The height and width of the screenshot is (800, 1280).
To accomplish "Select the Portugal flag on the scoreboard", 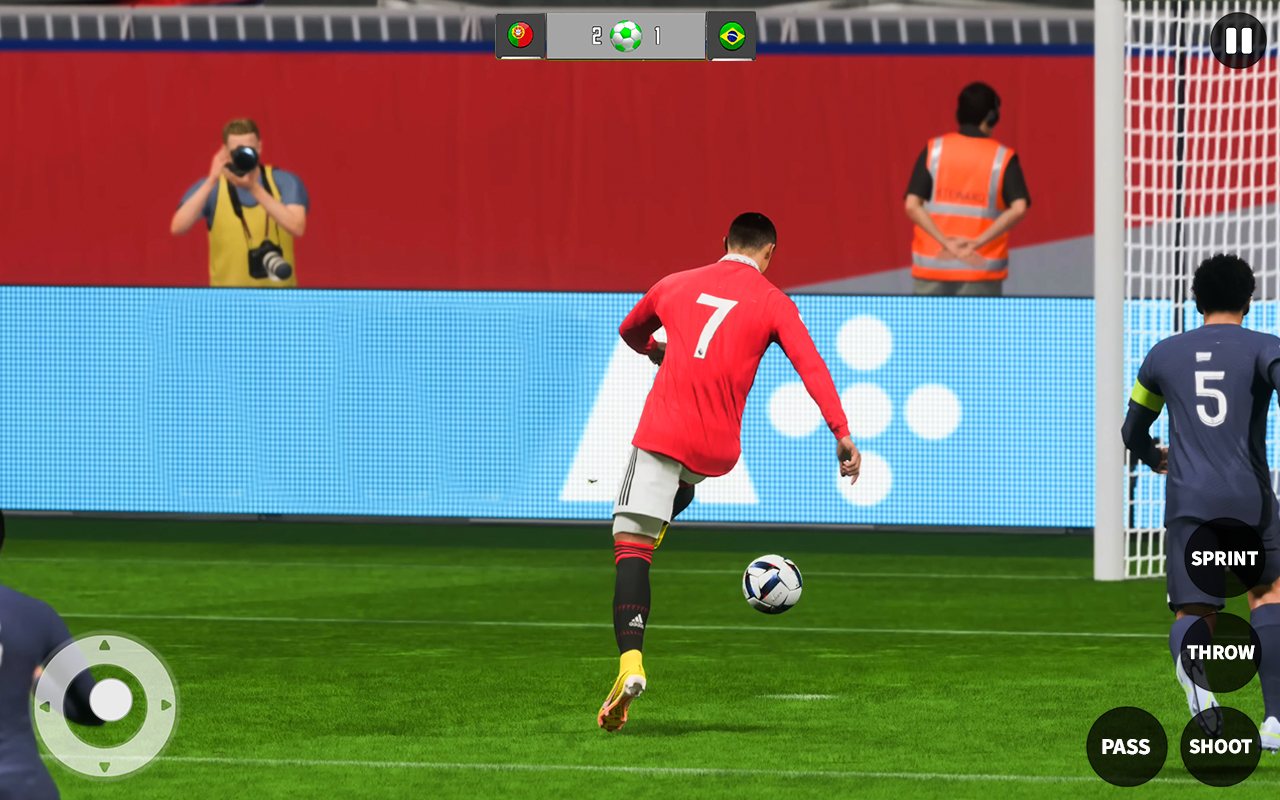I will [x=522, y=36].
